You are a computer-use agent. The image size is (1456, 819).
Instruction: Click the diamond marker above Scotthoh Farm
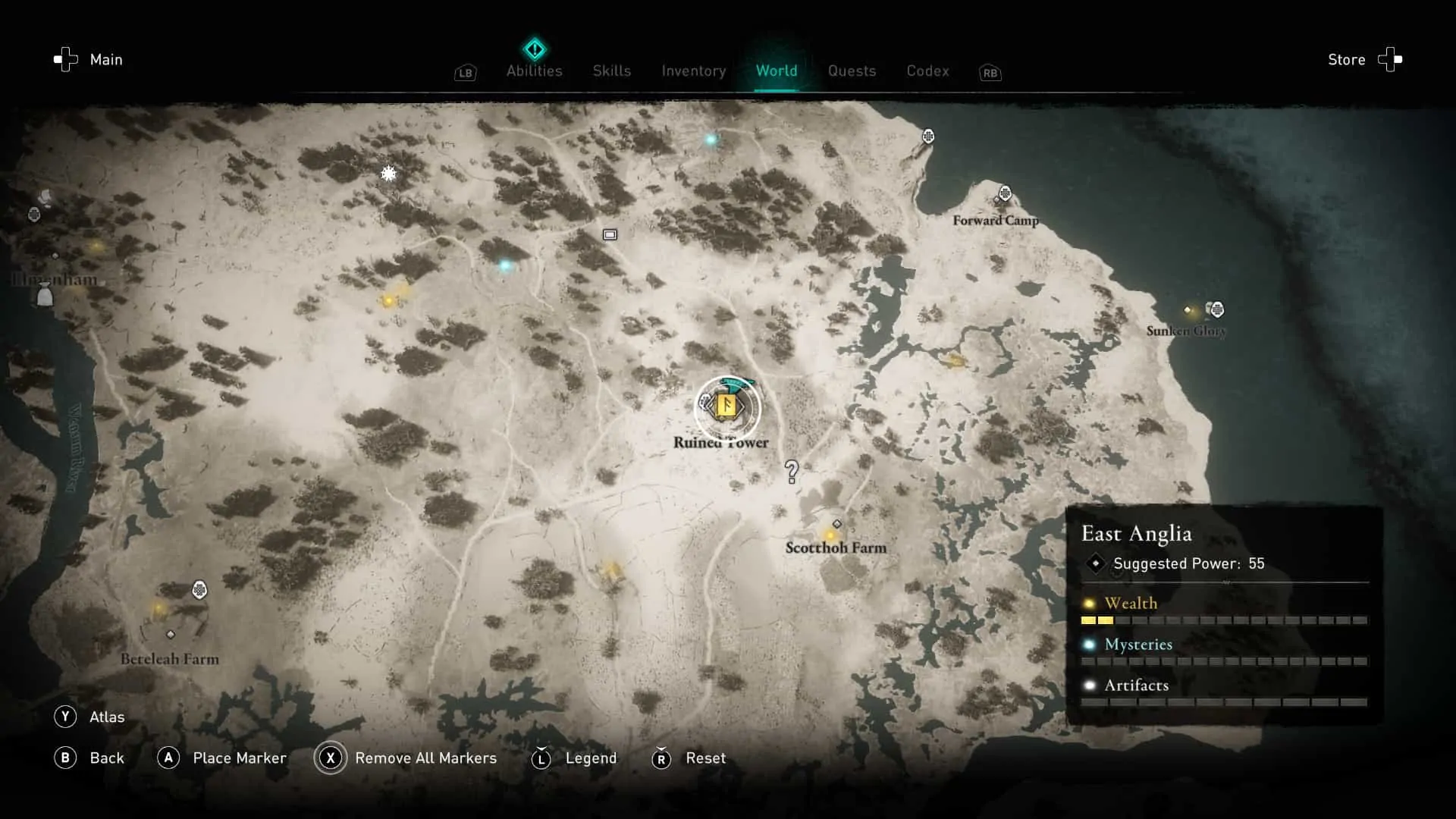point(836,522)
